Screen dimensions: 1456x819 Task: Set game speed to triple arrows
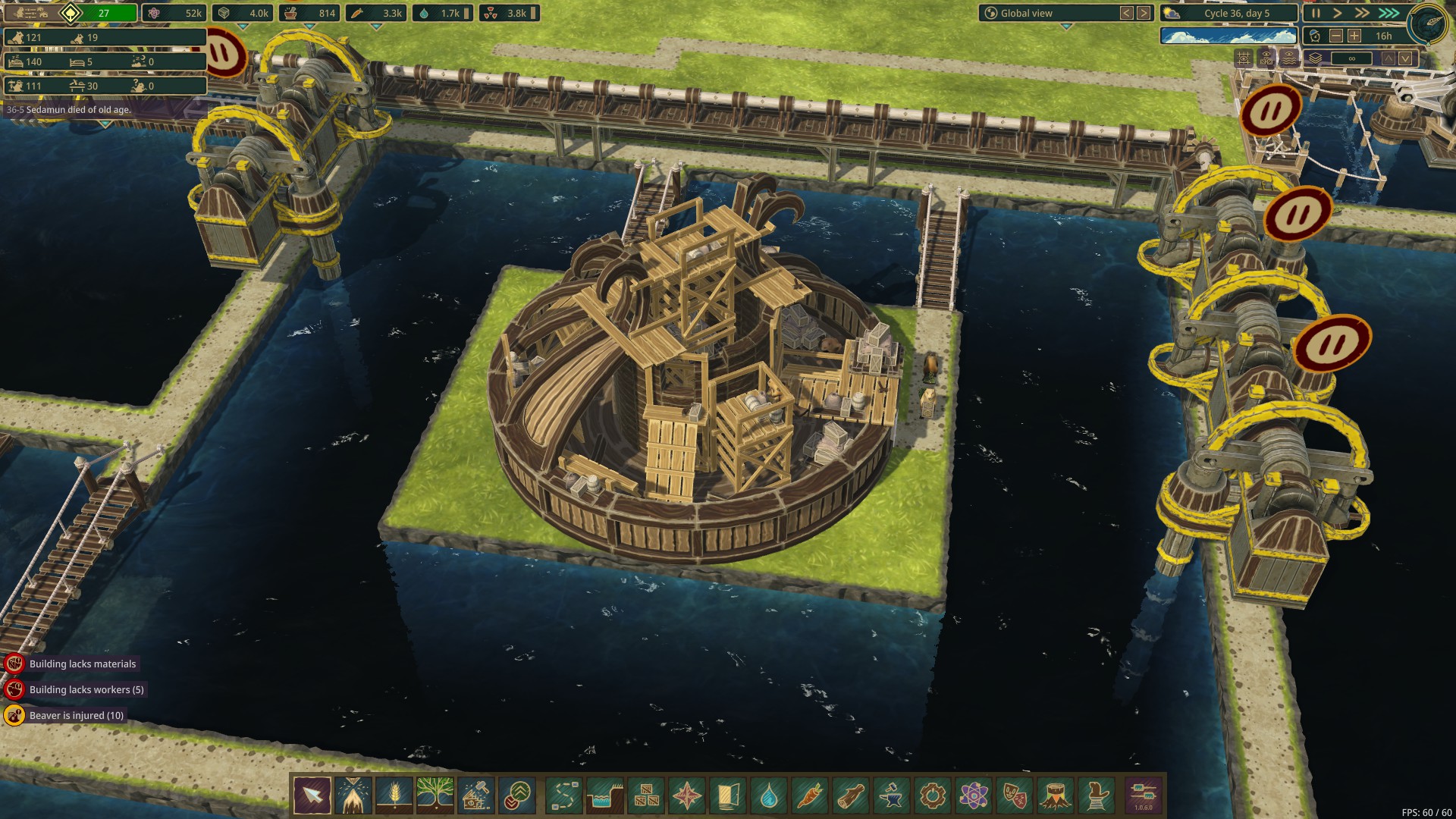[1389, 13]
